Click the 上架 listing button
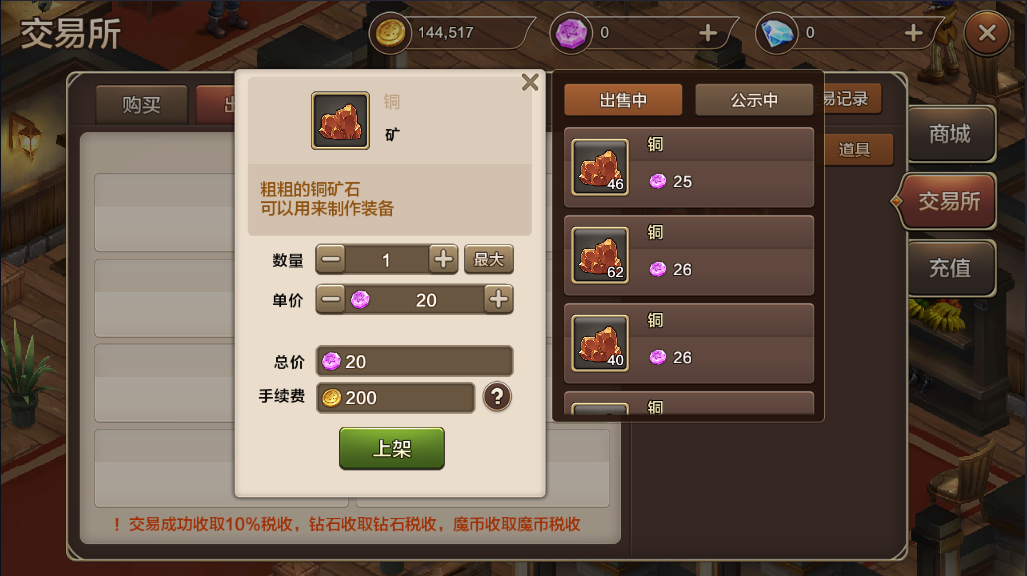 pyautogui.click(x=391, y=448)
